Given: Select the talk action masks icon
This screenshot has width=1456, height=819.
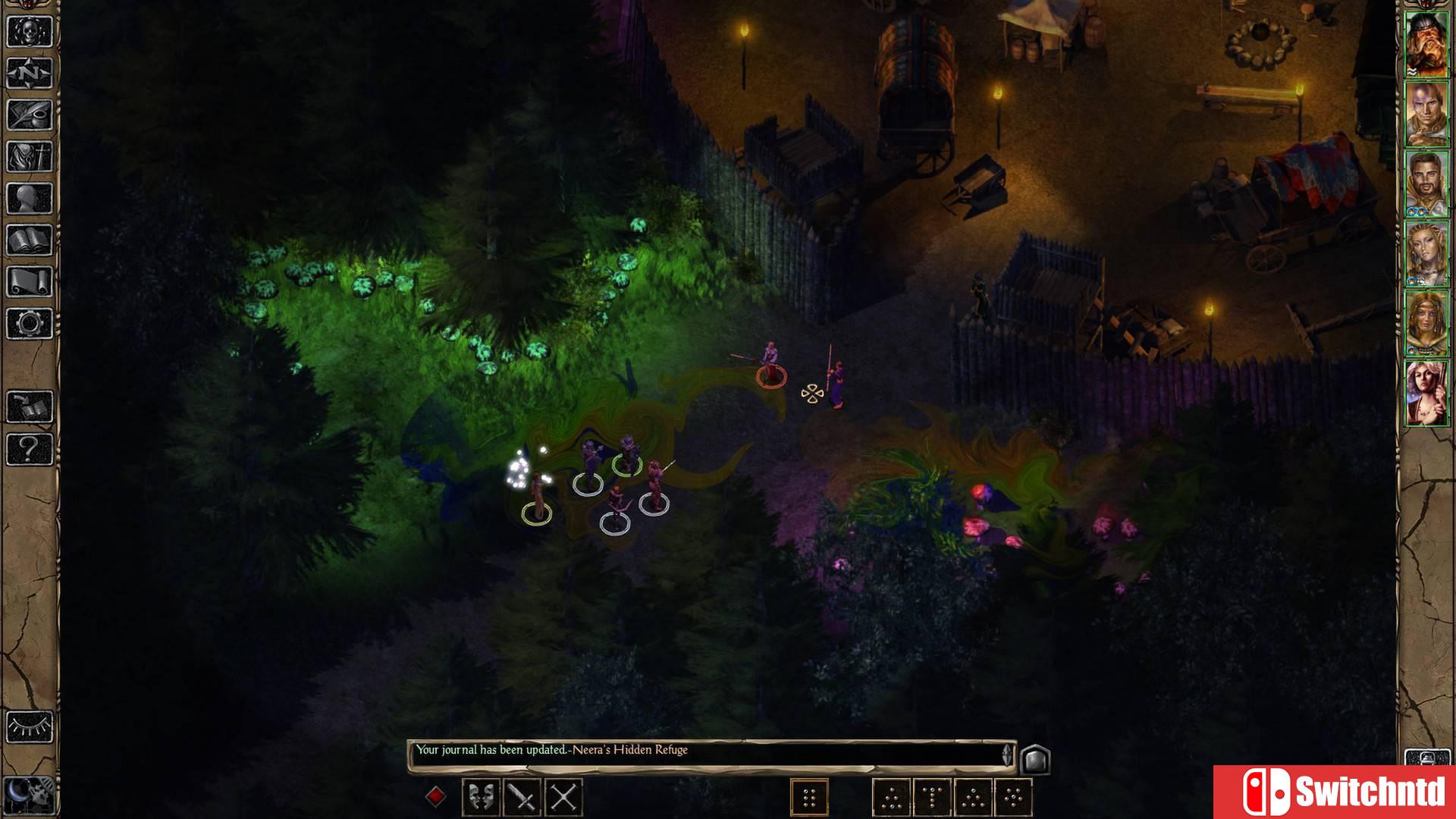Looking at the screenshot, I should click(482, 796).
